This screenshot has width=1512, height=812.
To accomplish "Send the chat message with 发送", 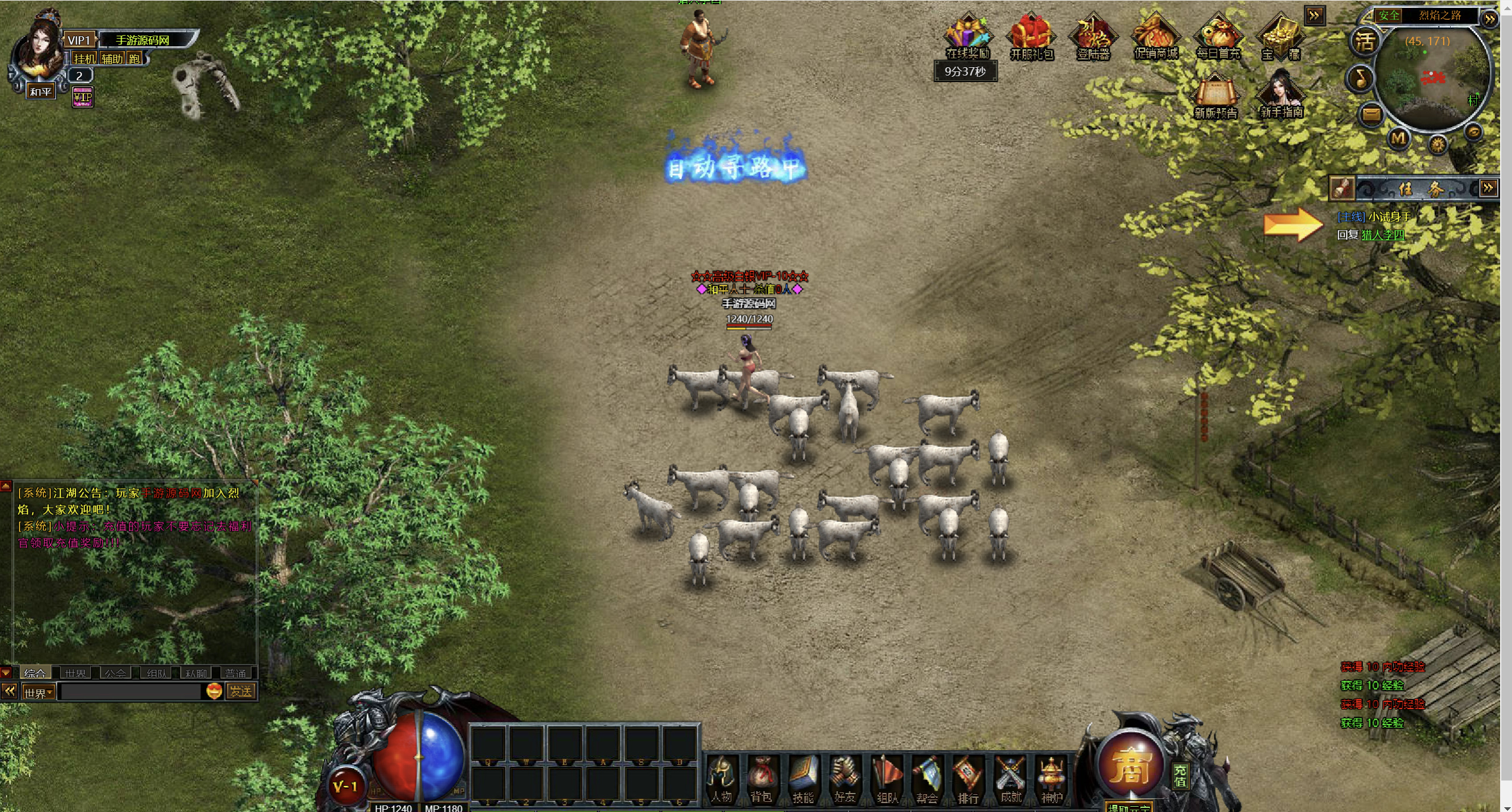I will [x=241, y=691].
